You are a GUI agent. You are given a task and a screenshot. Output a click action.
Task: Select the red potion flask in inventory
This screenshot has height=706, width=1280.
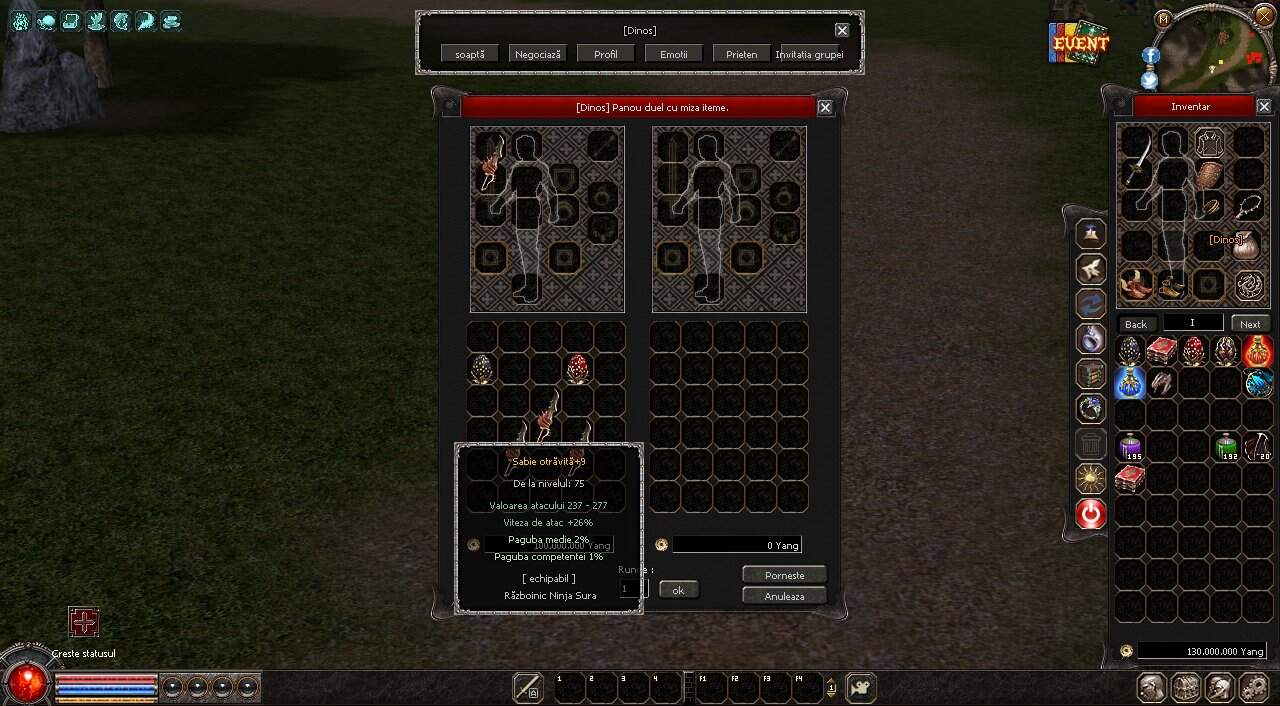click(1257, 351)
